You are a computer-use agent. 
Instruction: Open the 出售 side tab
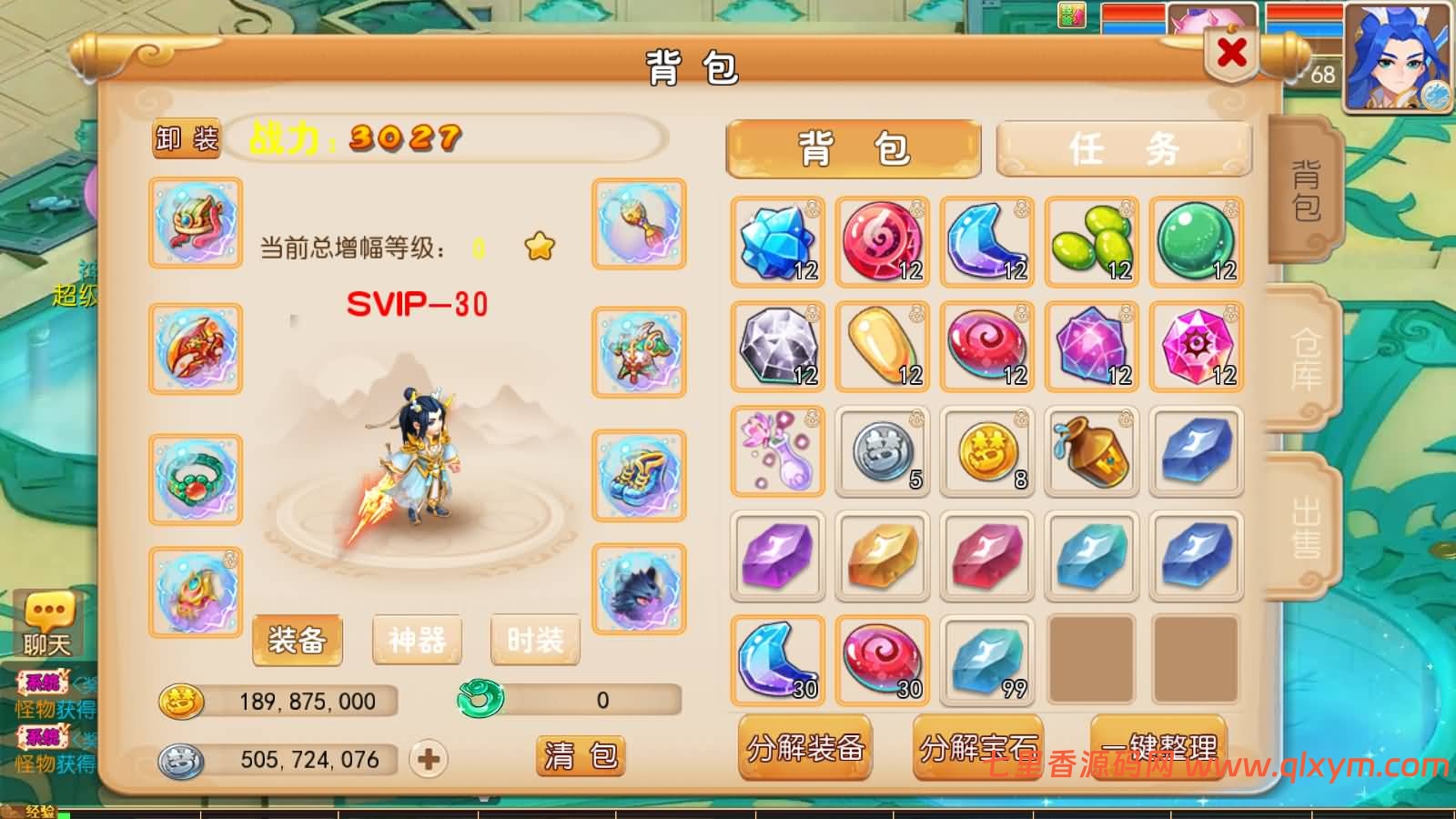tap(1306, 528)
